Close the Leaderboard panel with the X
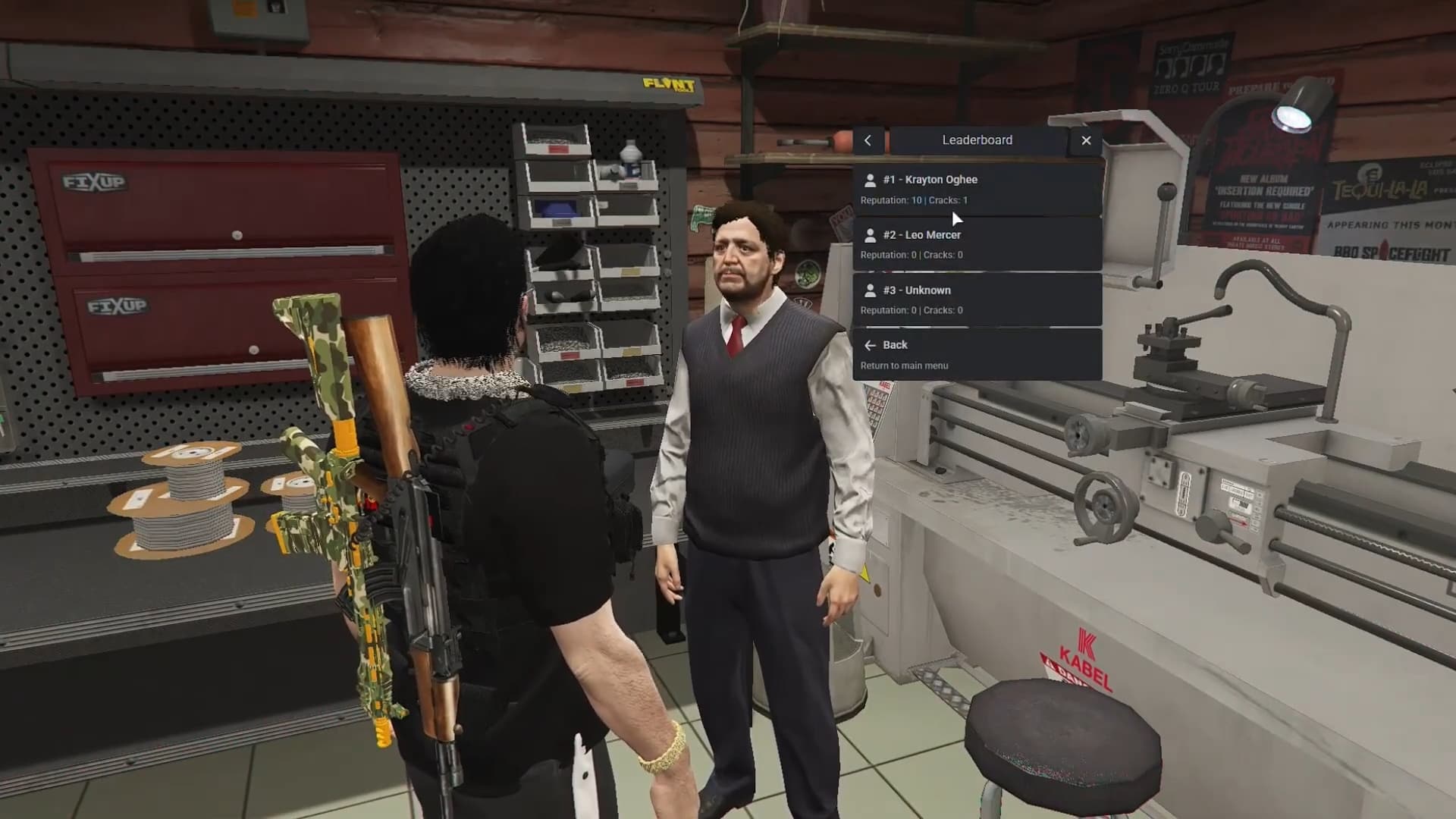Screen dimensions: 1456x819 pos(1086,140)
